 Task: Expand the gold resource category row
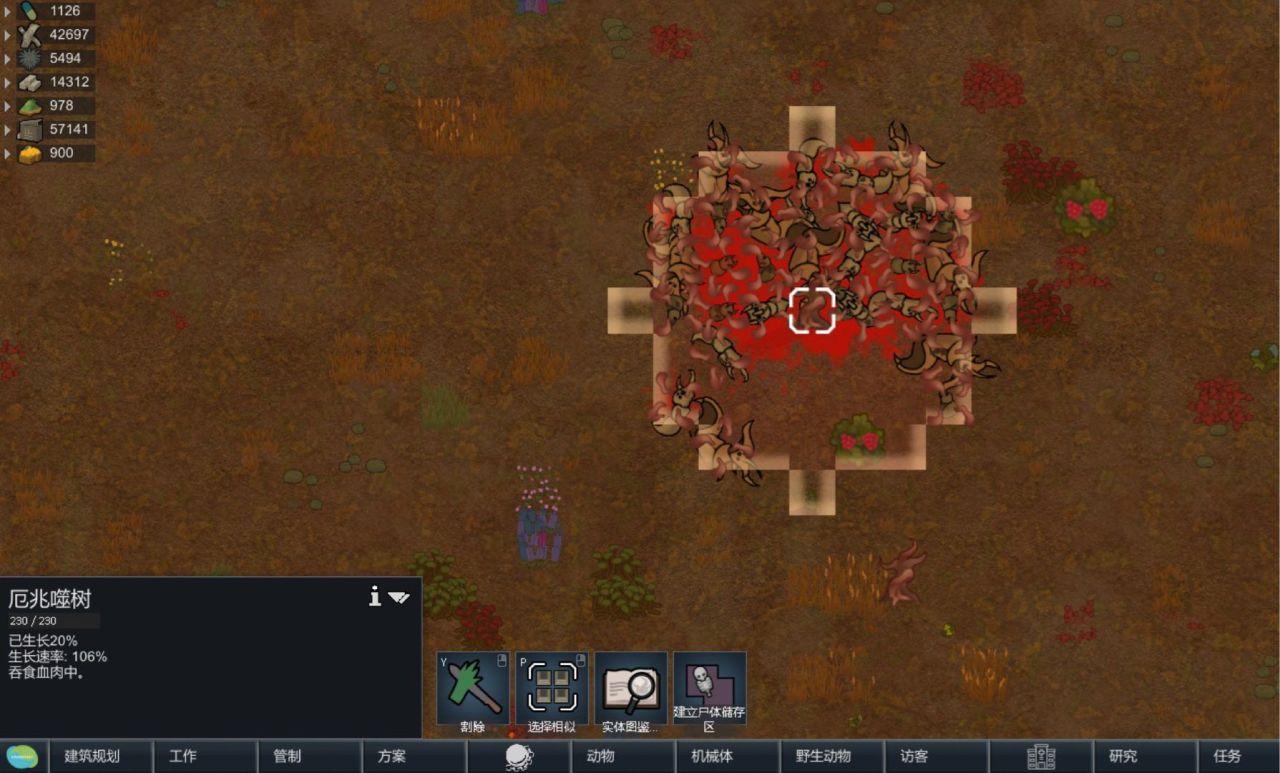tap(8, 154)
